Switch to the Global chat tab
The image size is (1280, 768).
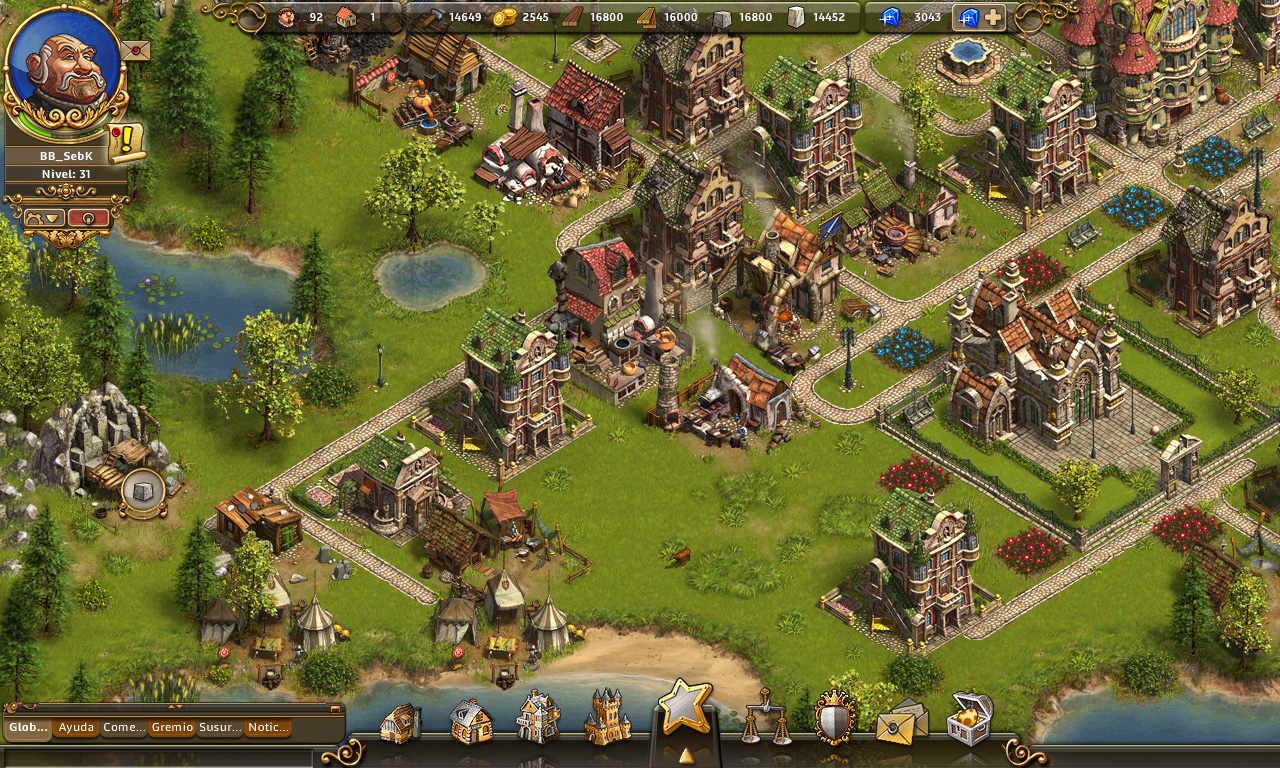coord(28,728)
